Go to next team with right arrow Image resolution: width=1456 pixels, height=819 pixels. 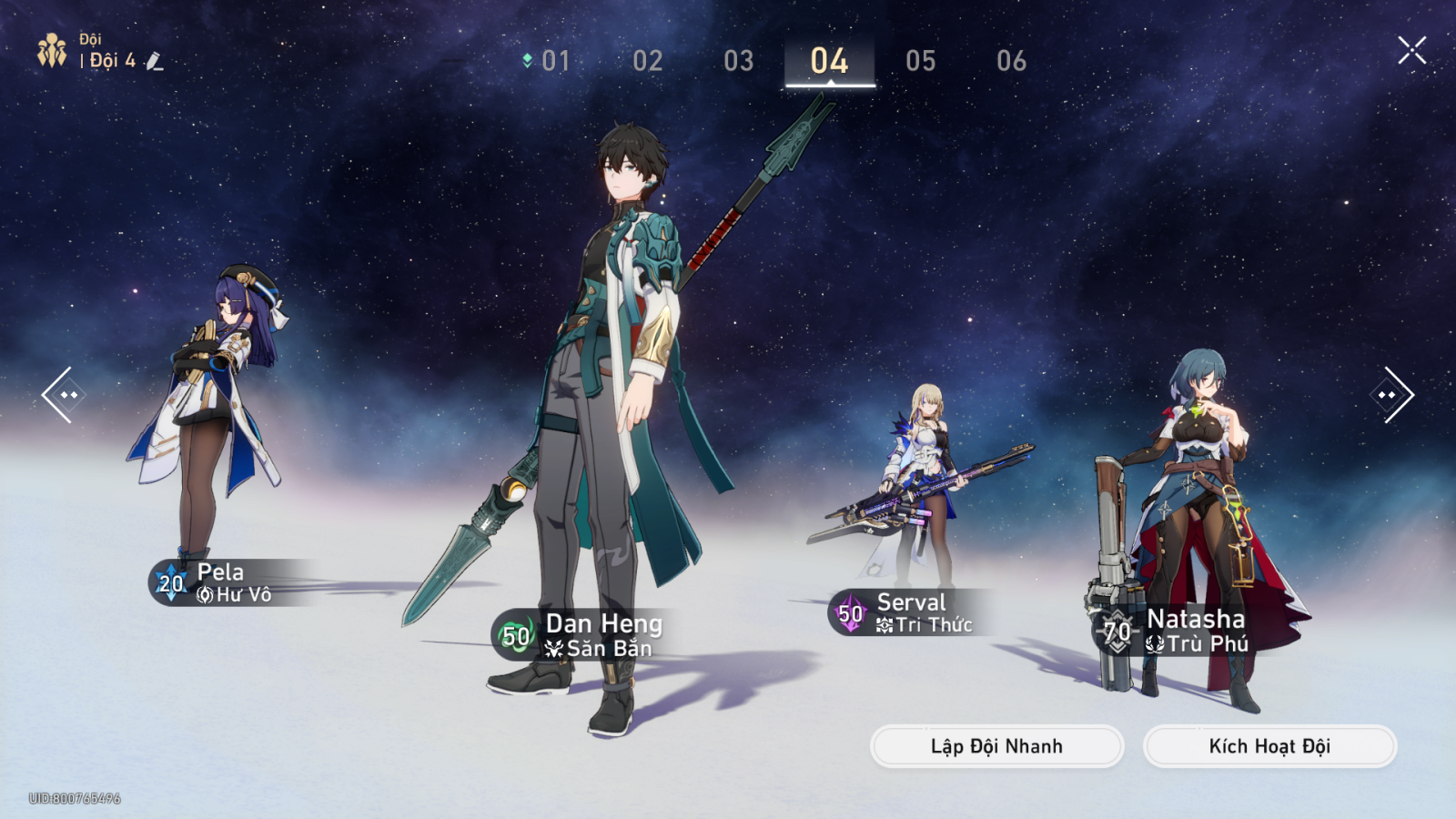click(1392, 395)
